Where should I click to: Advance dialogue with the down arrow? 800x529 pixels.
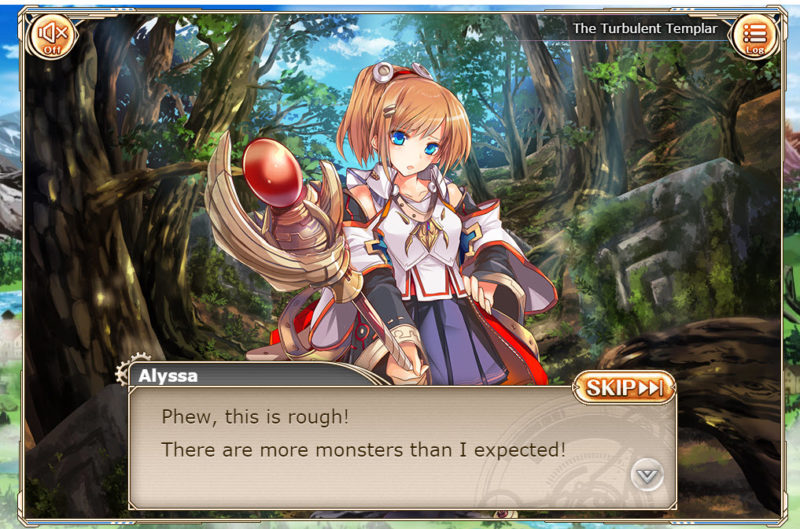point(648,474)
